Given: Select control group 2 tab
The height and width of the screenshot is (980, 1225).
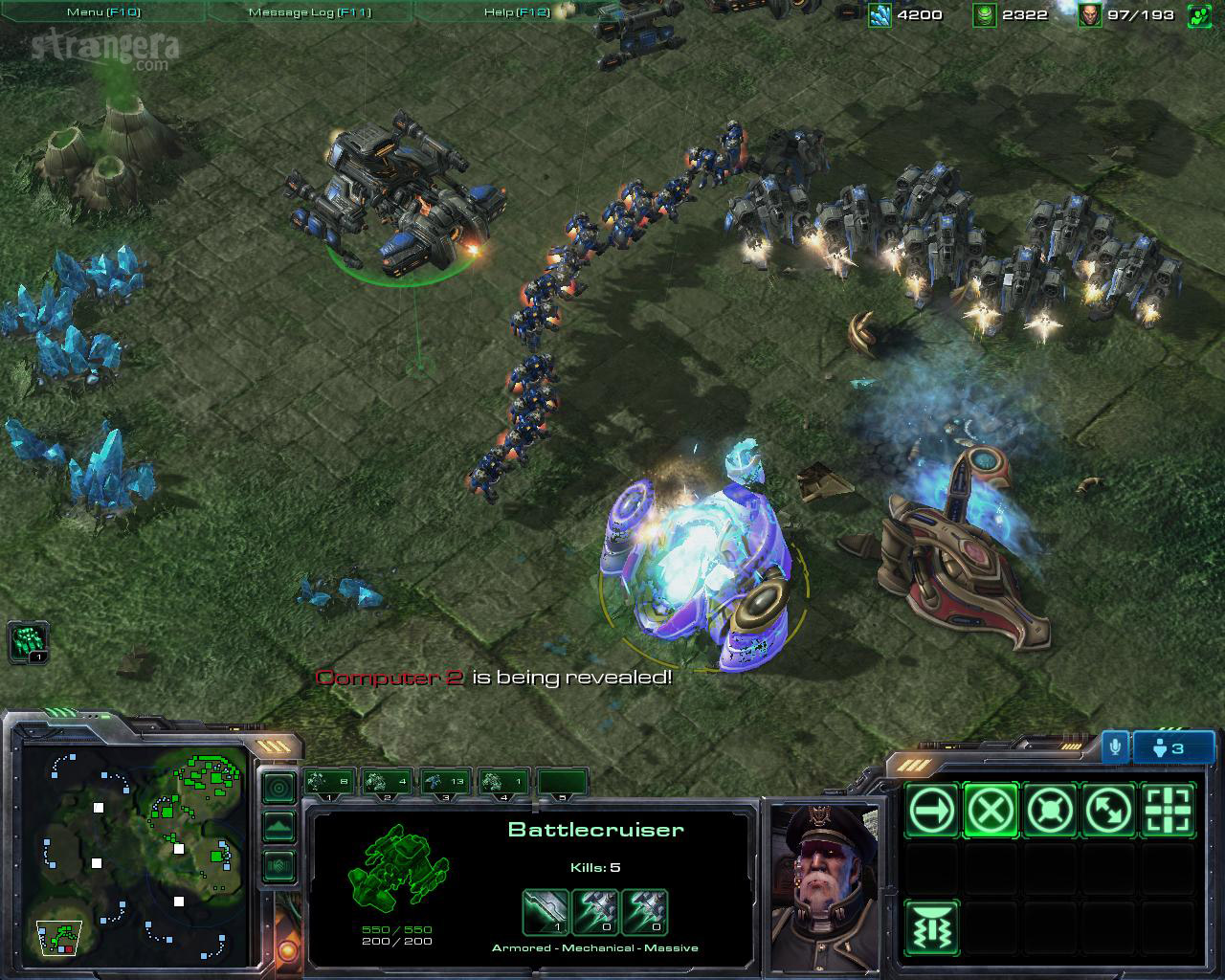Looking at the screenshot, I should (388, 782).
